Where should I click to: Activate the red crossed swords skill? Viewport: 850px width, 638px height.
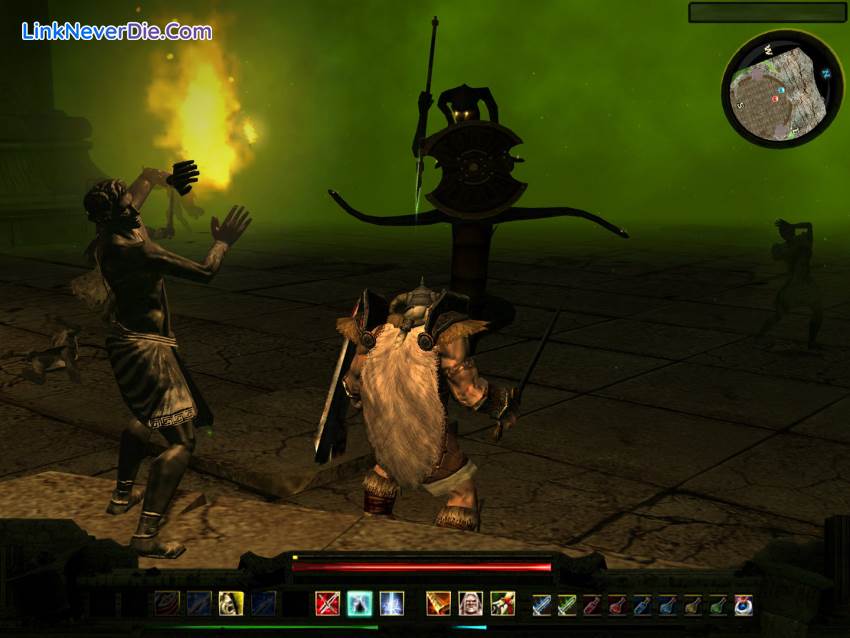(x=328, y=603)
